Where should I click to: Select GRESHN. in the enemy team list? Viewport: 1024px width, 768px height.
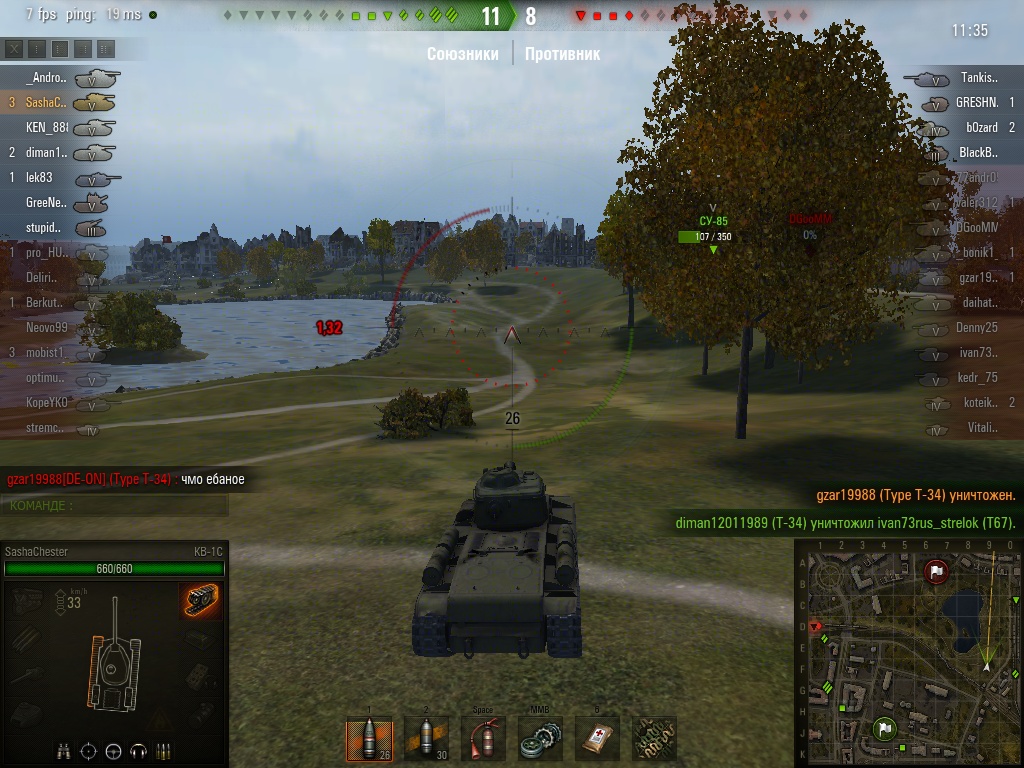pos(977,102)
